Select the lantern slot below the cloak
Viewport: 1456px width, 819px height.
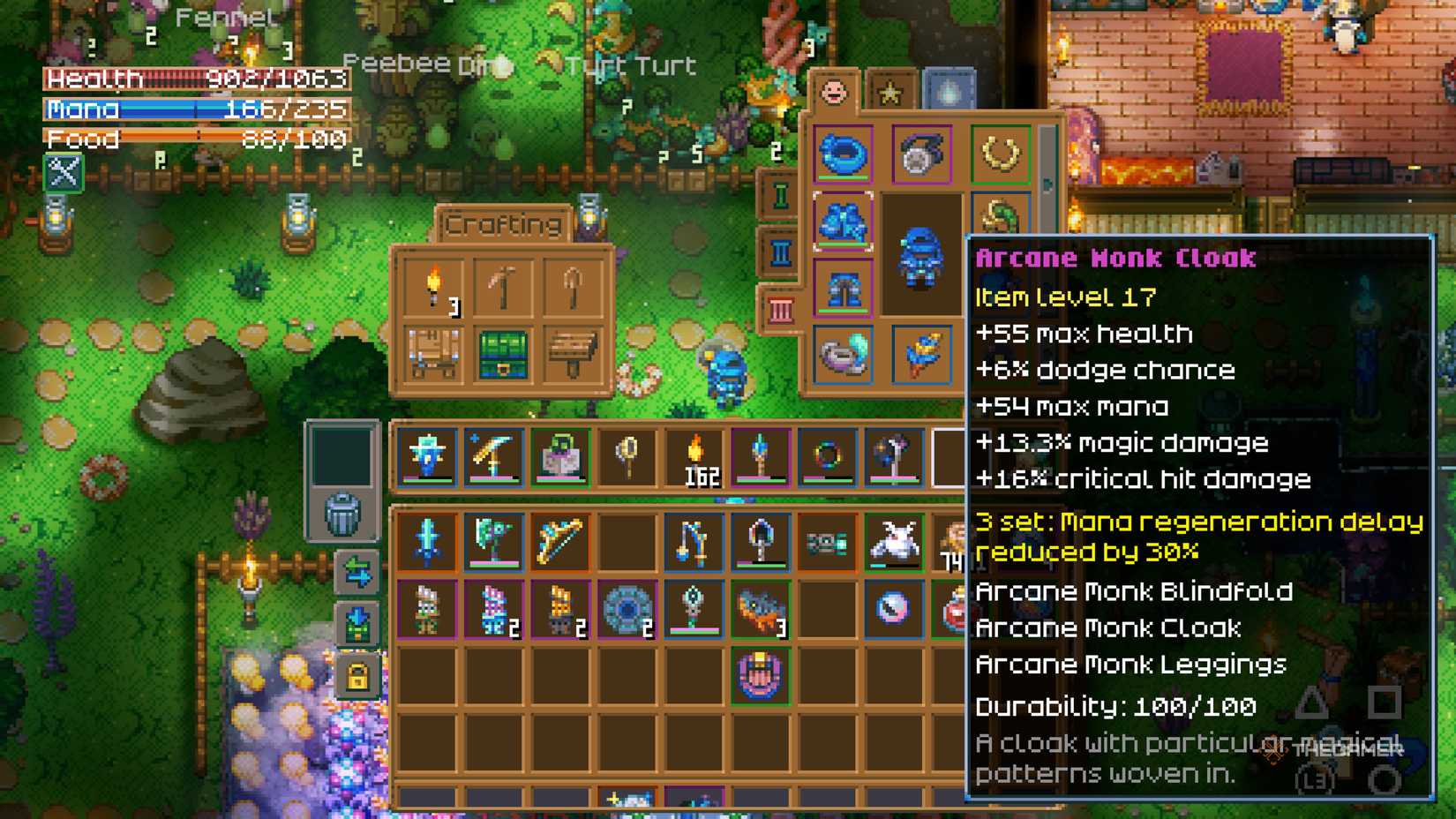(844, 356)
